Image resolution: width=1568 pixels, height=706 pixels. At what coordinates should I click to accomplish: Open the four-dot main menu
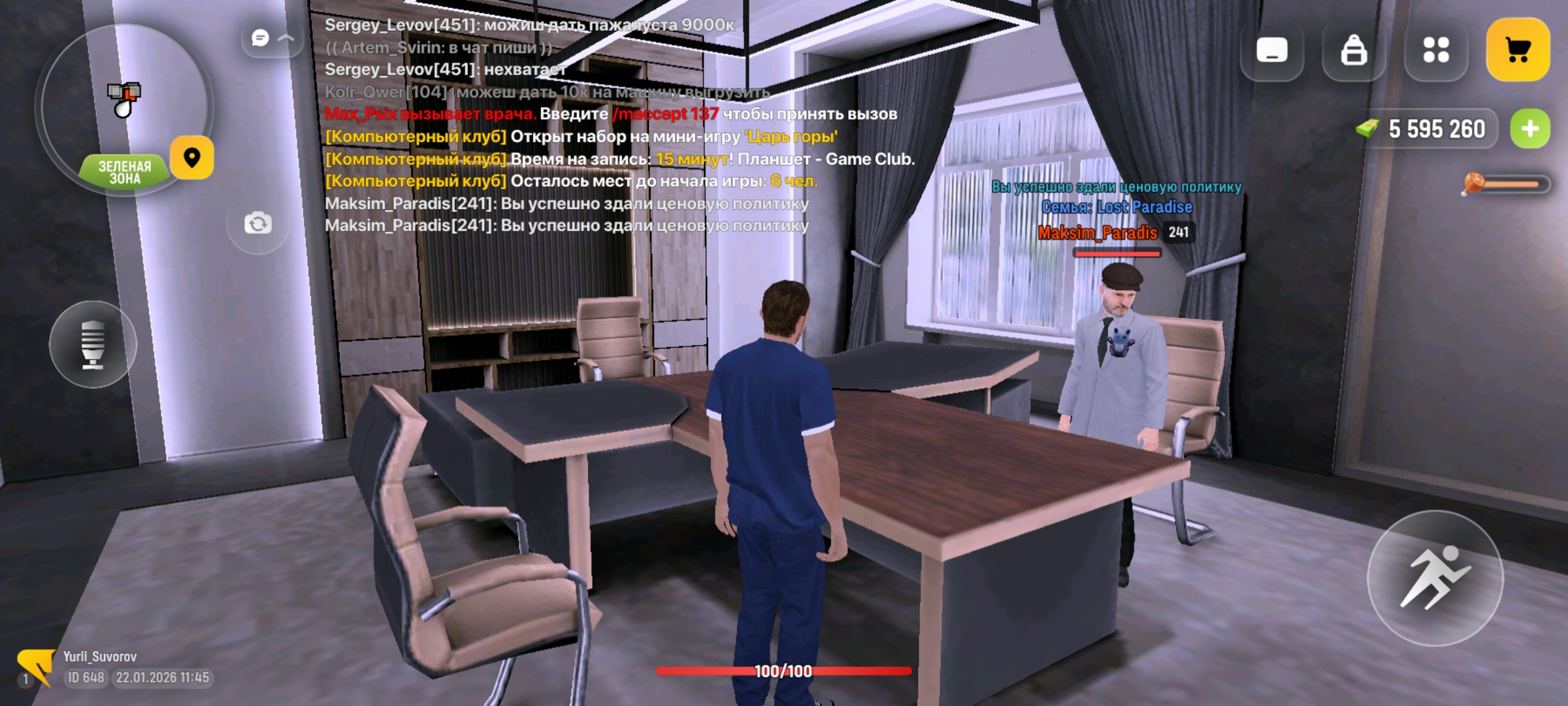pos(1435,50)
